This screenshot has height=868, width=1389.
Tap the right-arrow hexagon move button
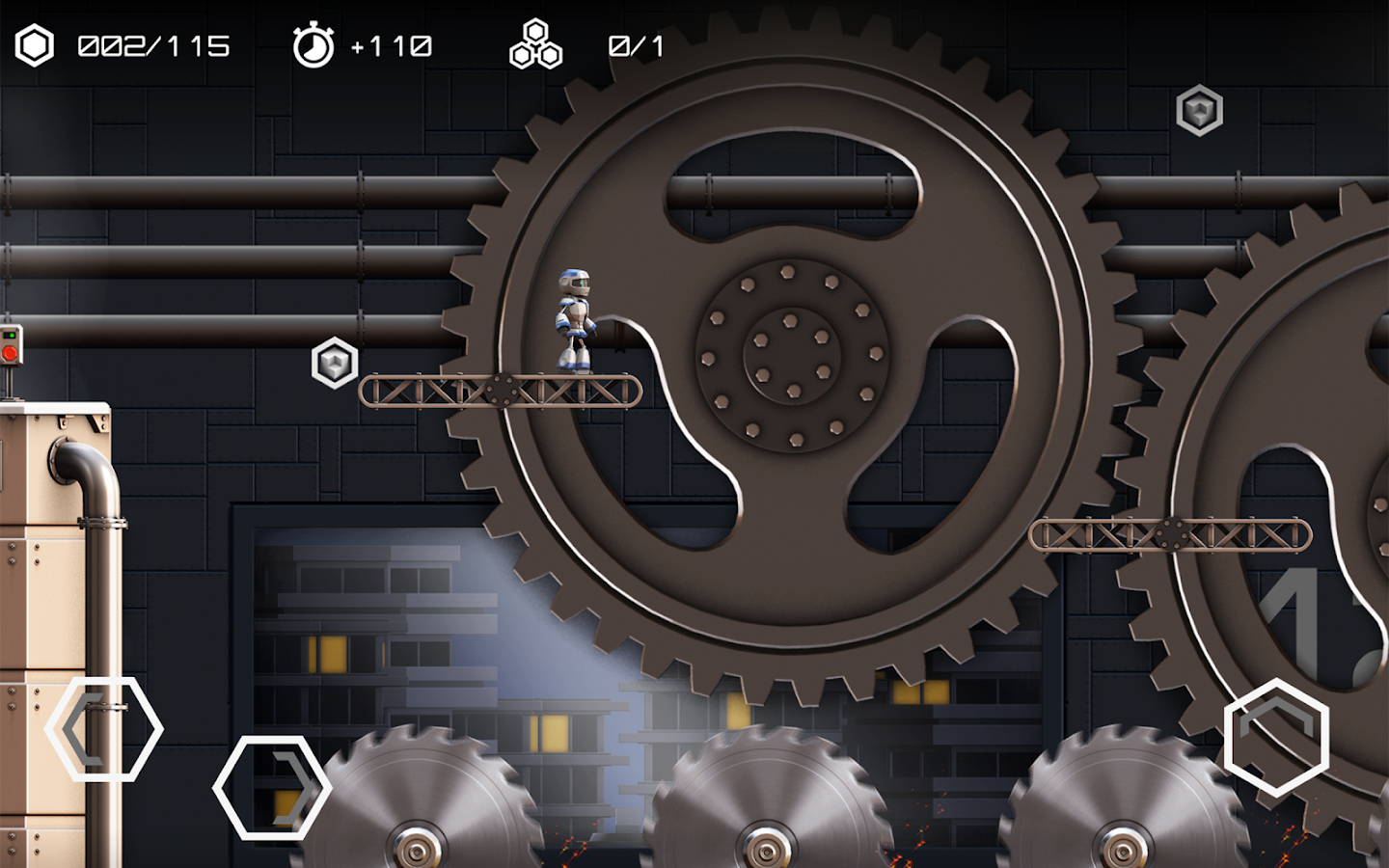click(272, 787)
